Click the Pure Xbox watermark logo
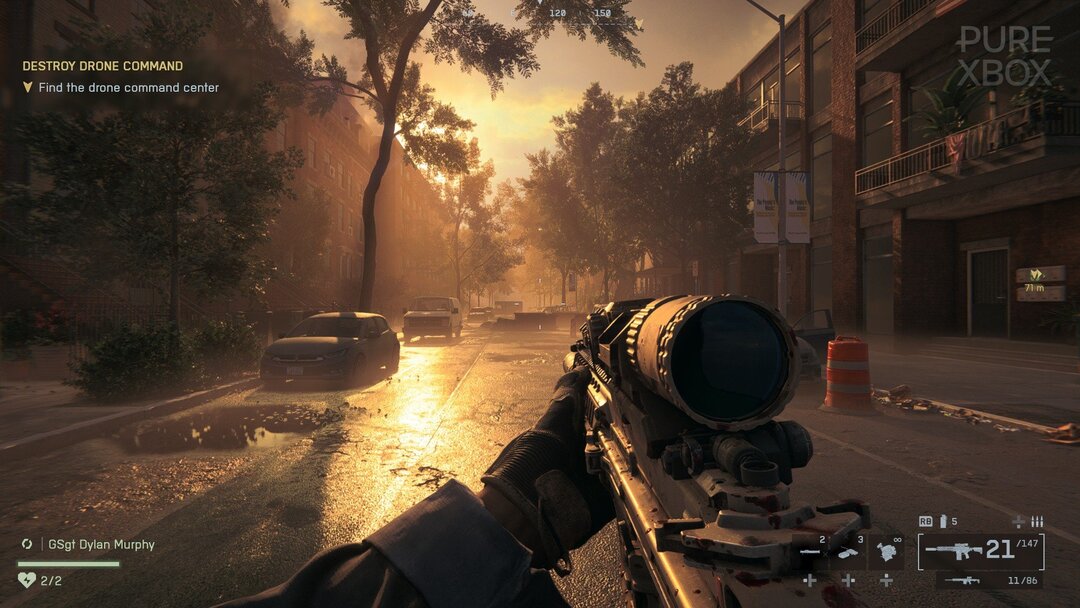The image size is (1080, 608). pyautogui.click(x=1004, y=56)
